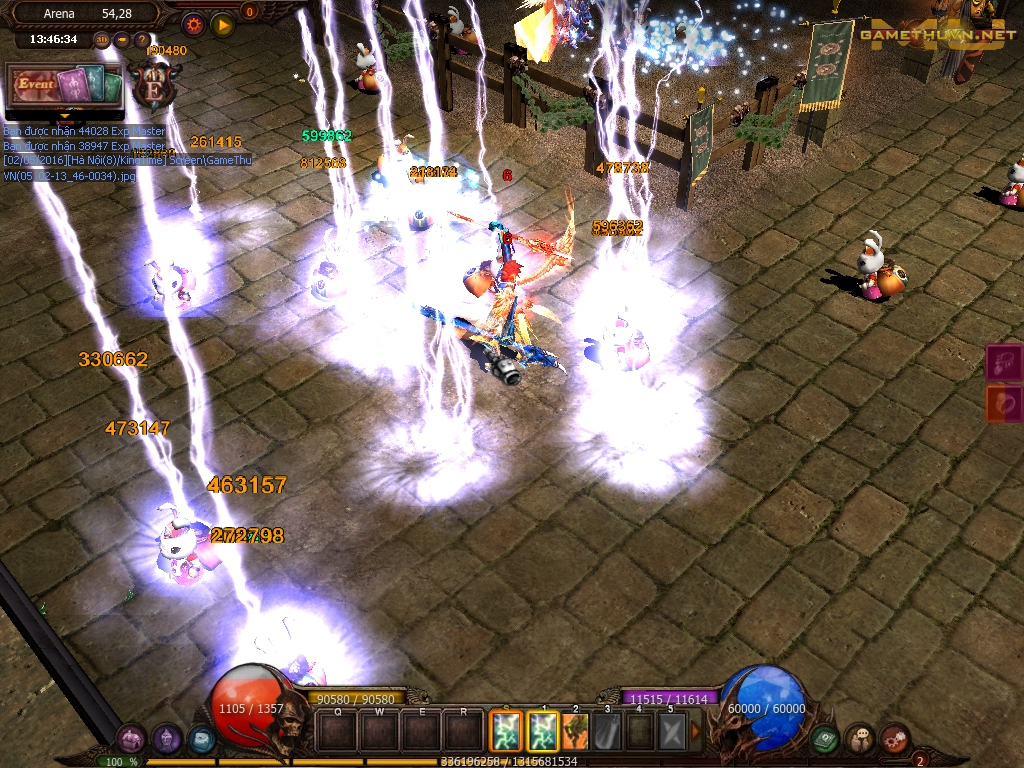Image resolution: width=1024 pixels, height=768 pixels.
Task: Open the treasure chest shop icon
Action: (x=132, y=739)
